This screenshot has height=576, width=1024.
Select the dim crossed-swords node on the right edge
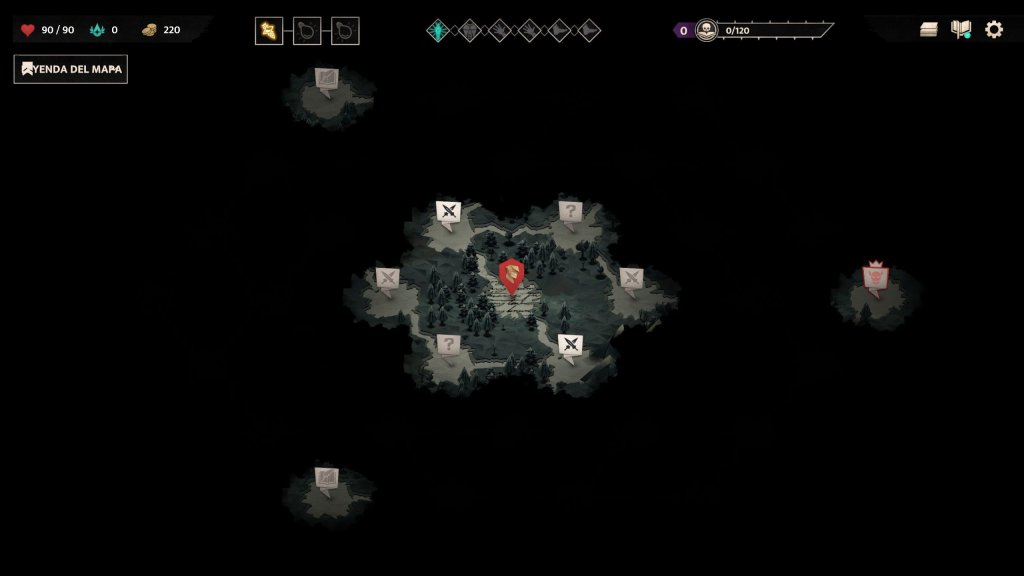click(x=631, y=278)
